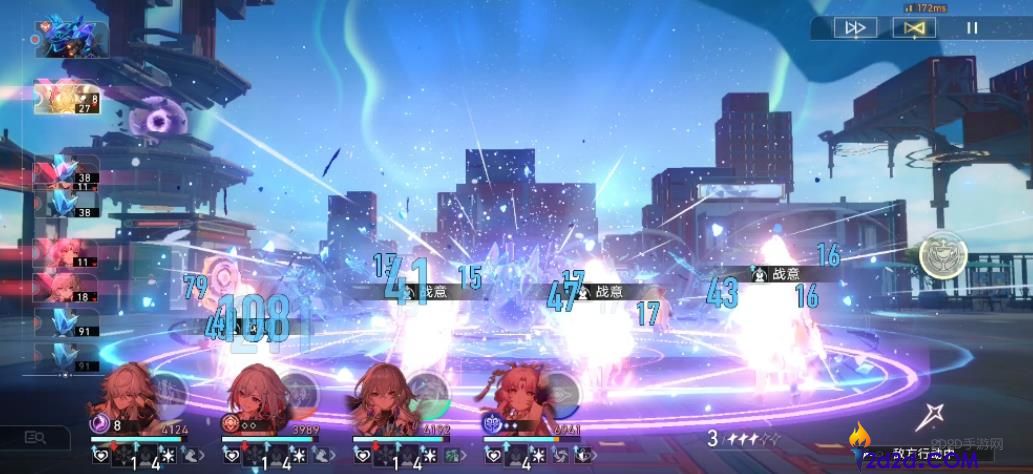Click the purple swirl icon on first character

point(100,424)
